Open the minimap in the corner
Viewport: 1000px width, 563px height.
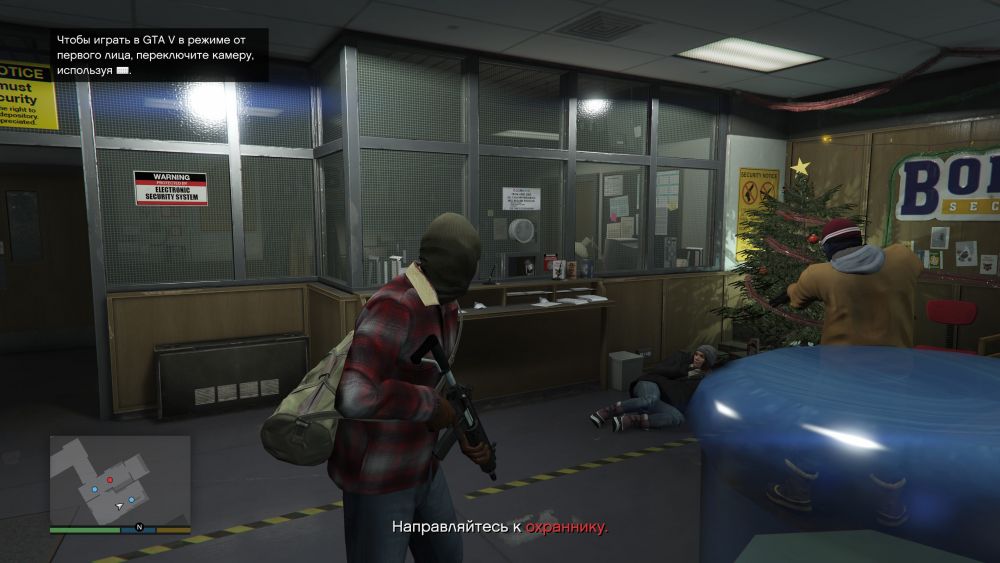[120, 481]
